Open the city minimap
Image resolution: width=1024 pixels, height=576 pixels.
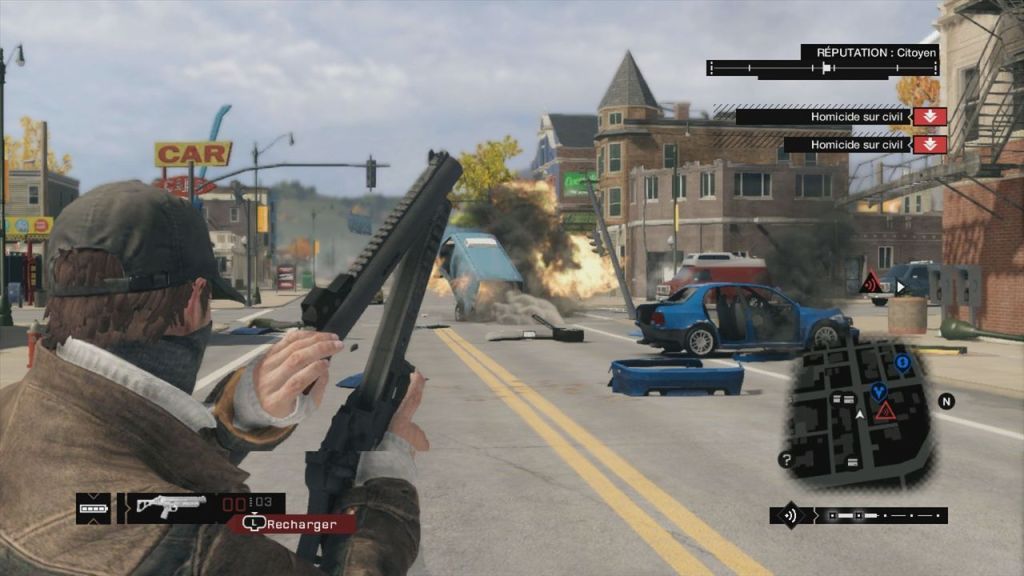860,410
